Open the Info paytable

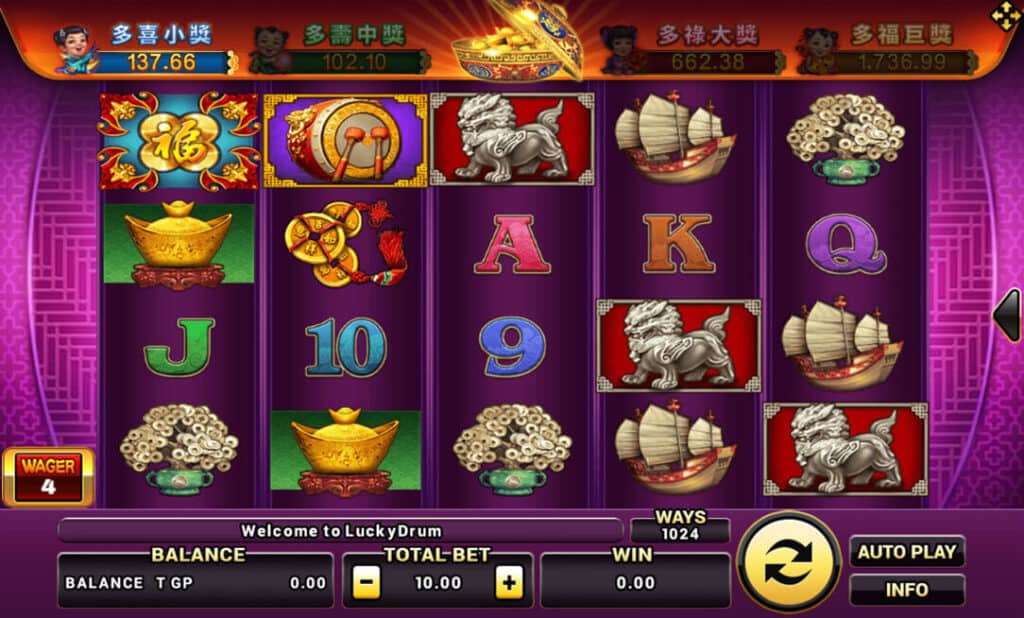pyautogui.click(x=907, y=589)
